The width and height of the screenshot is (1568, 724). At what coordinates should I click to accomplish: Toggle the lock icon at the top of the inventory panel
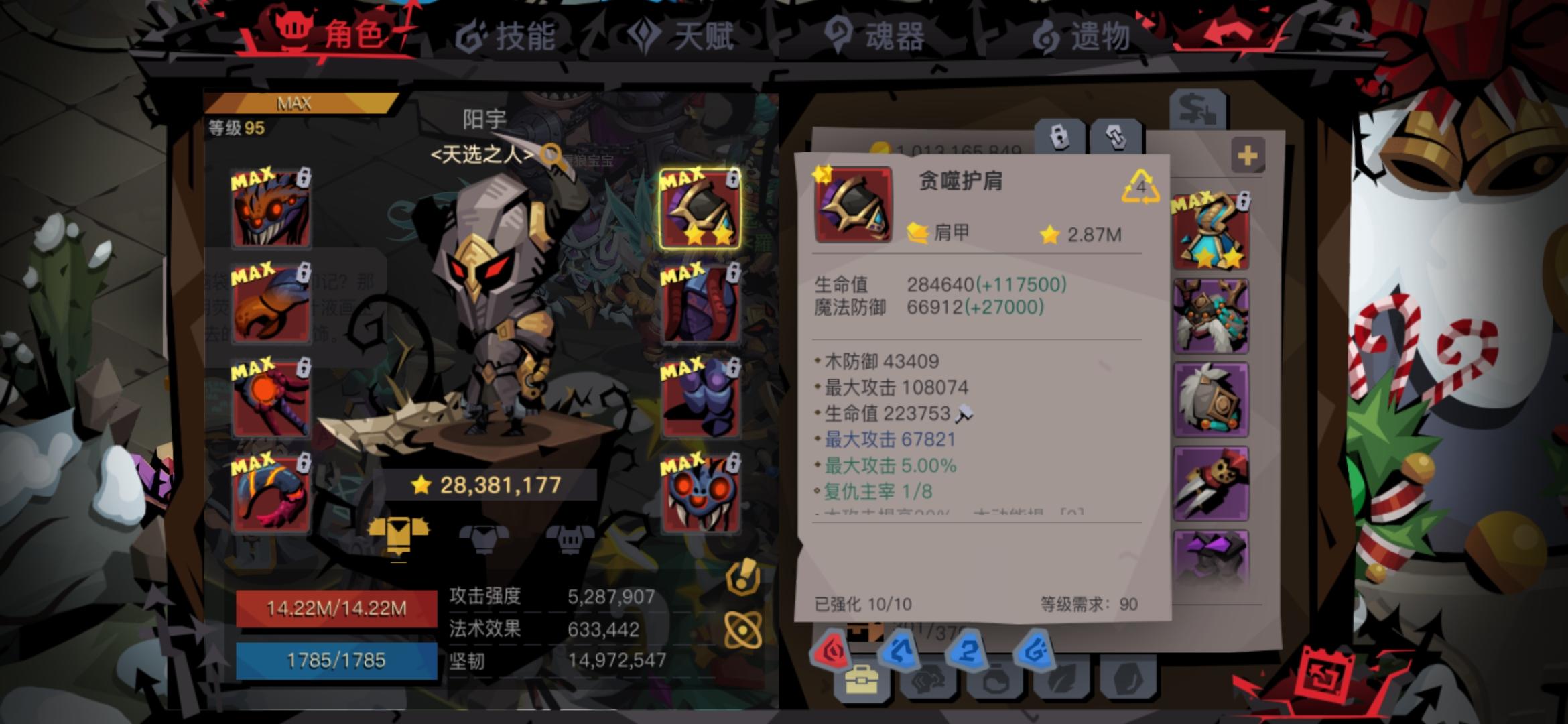pos(1059,136)
